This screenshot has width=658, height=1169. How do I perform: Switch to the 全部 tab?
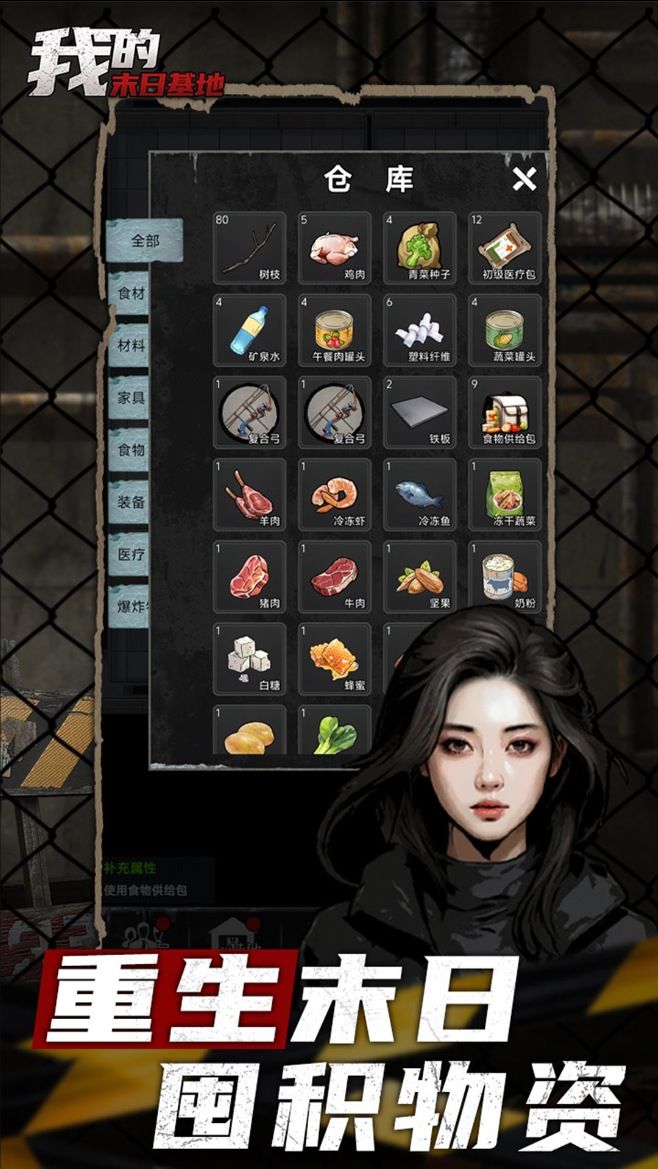144,241
